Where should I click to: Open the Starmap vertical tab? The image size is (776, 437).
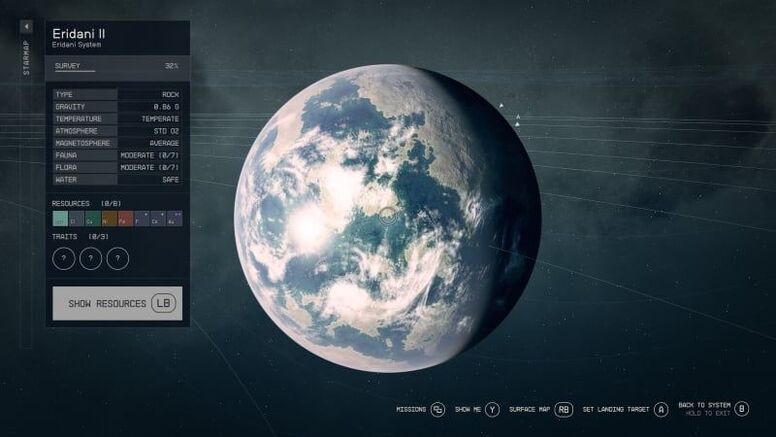pyautogui.click(x=26, y=57)
